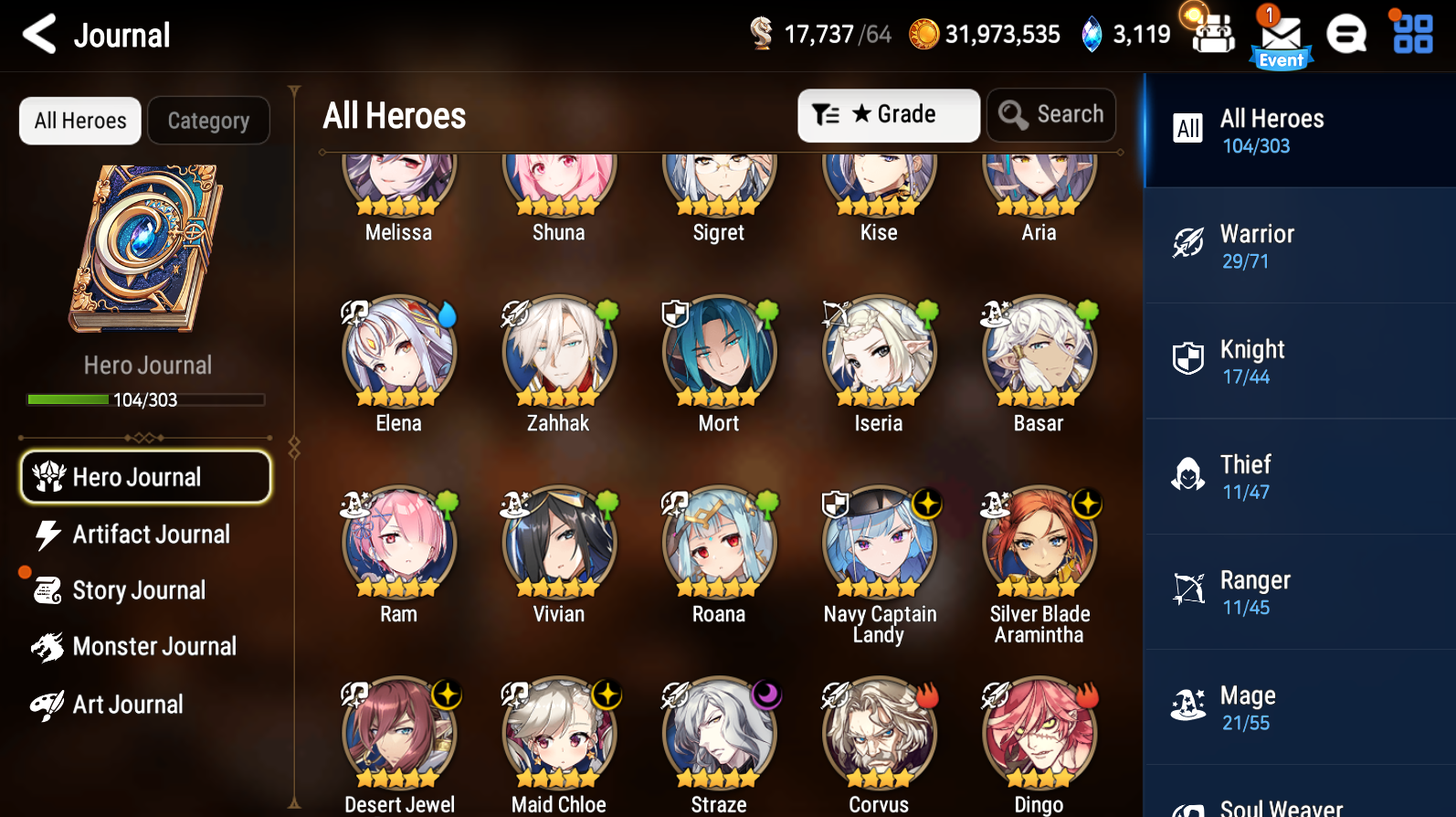The height and width of the screenshot is (817, 1456).
Task: Open the Event mailbox
Action: 1281,35
